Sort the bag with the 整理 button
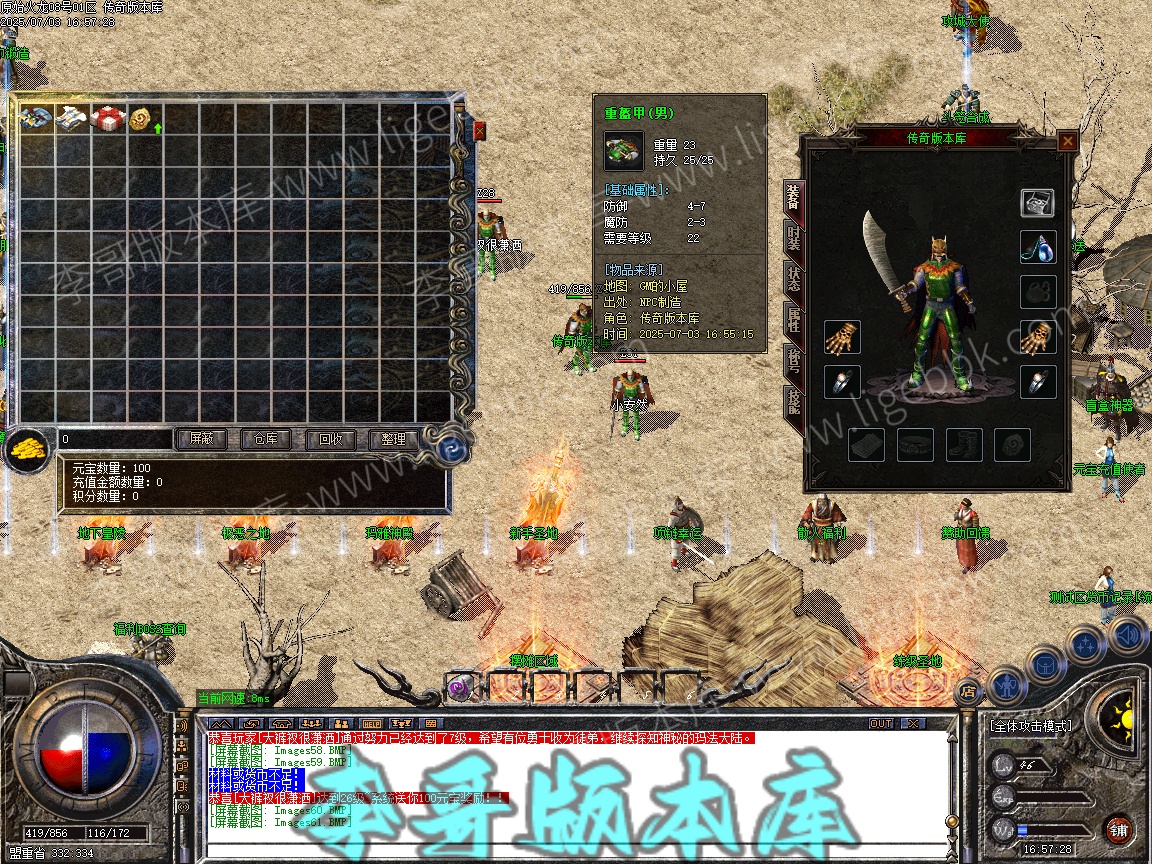 click(394, 439)
